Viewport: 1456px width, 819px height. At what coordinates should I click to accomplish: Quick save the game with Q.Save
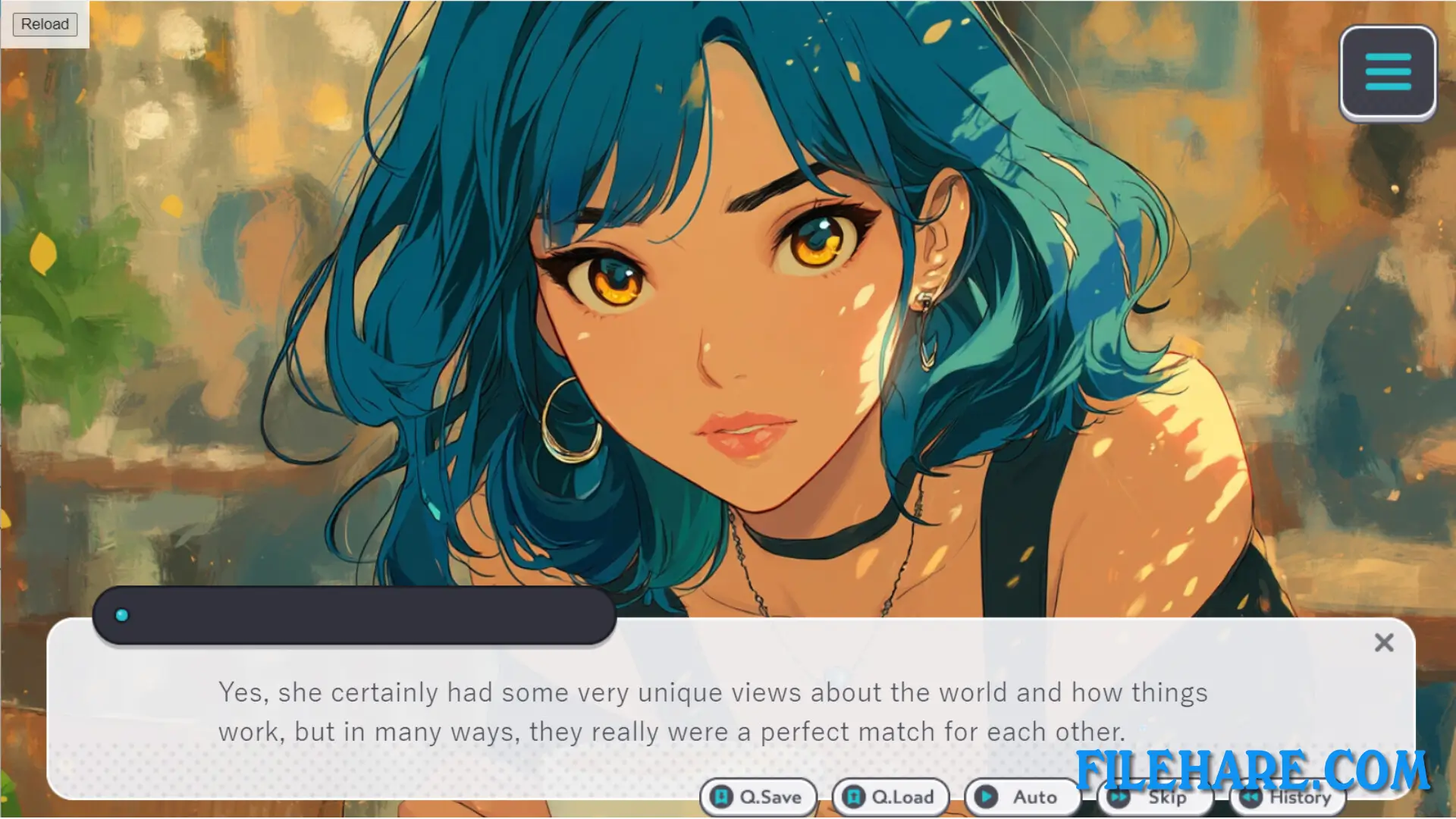coord(758,797)
